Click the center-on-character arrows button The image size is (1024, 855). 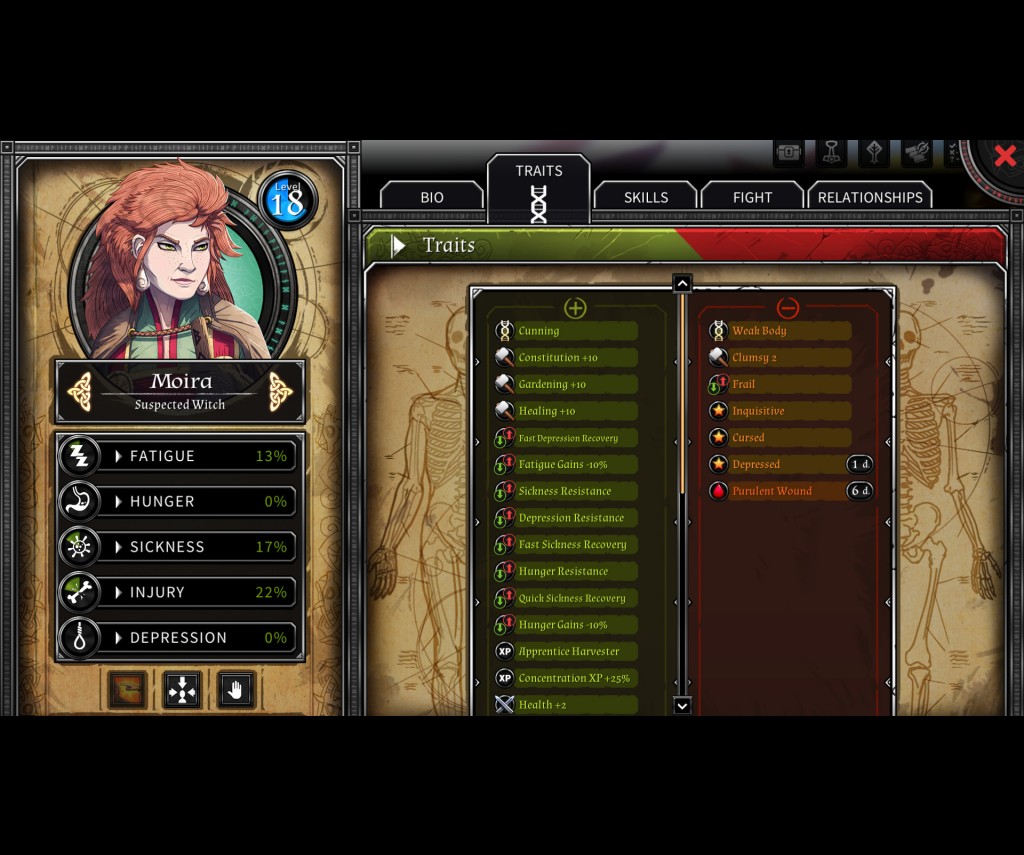pos(182,690)
